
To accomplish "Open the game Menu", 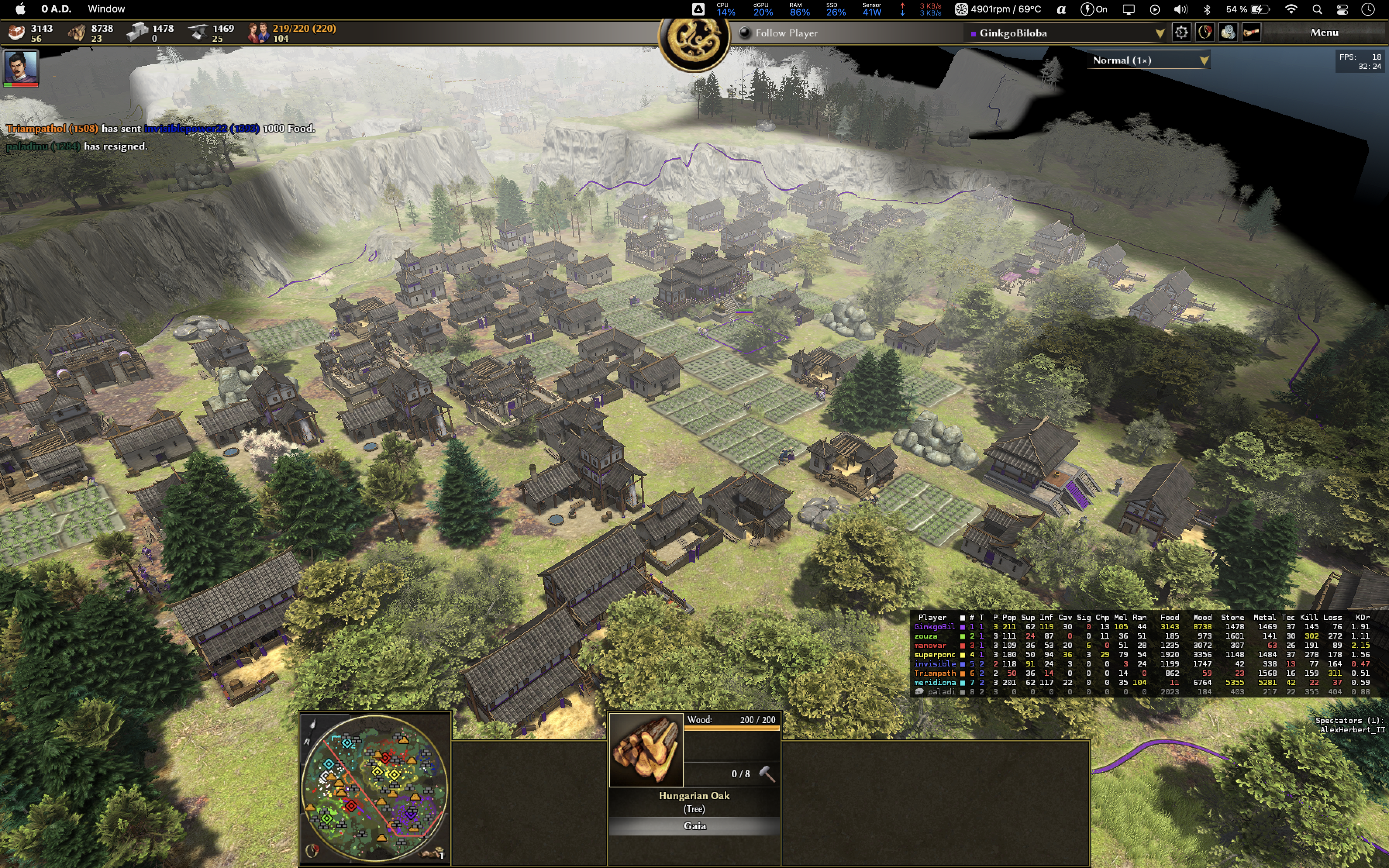I will coord(1324,33).
